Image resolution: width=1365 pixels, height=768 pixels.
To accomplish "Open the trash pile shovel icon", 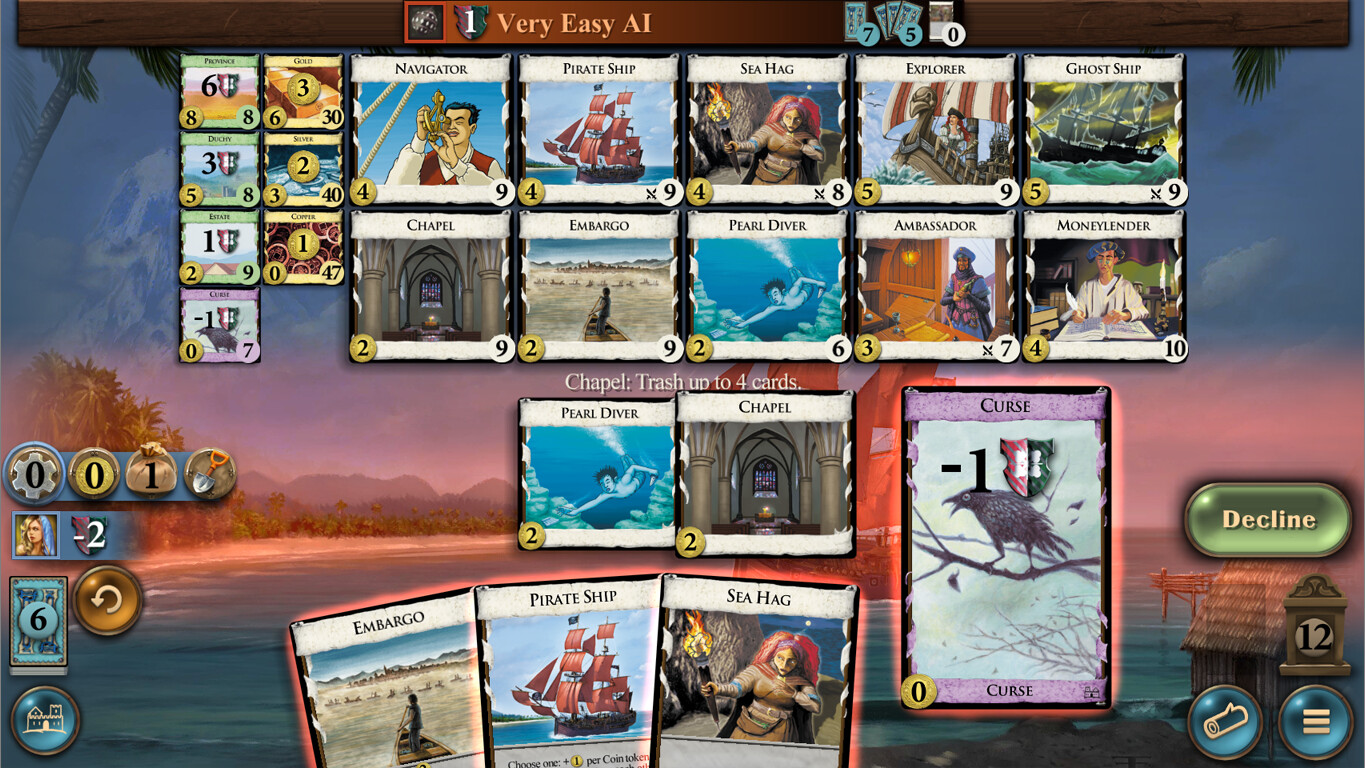I will click(210, 475).
